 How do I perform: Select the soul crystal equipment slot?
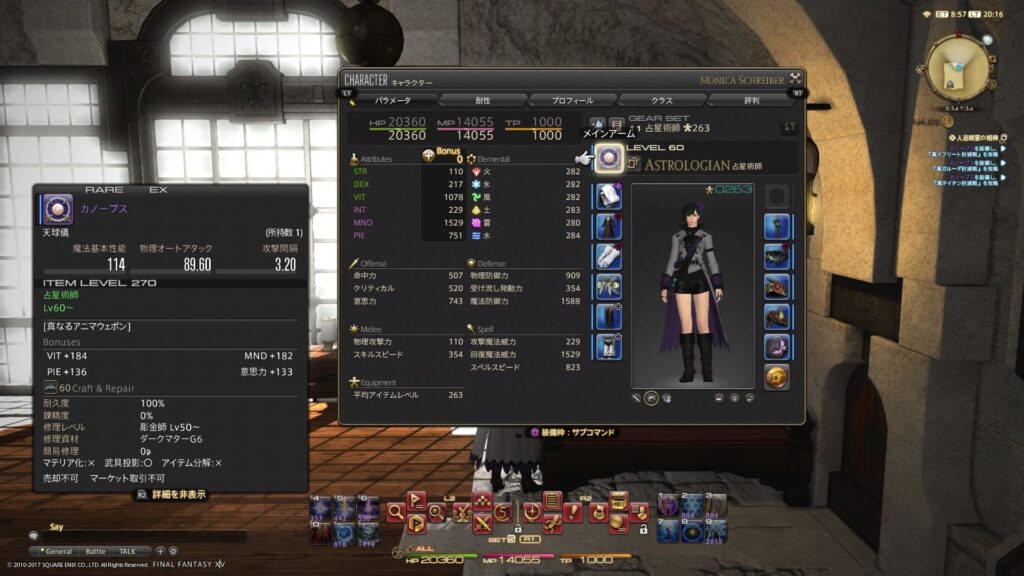point(777,376)
